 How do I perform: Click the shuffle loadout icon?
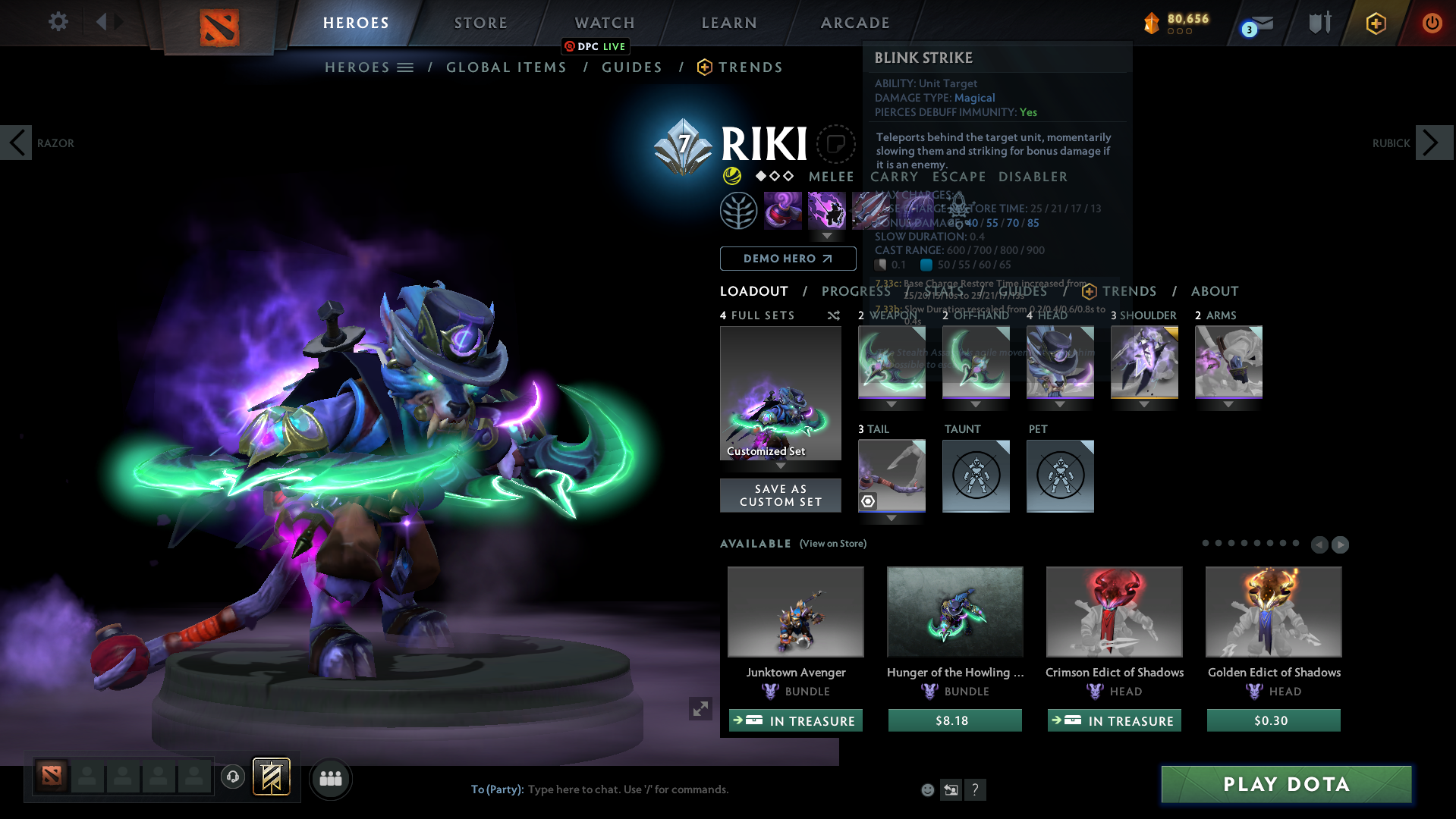833,315
